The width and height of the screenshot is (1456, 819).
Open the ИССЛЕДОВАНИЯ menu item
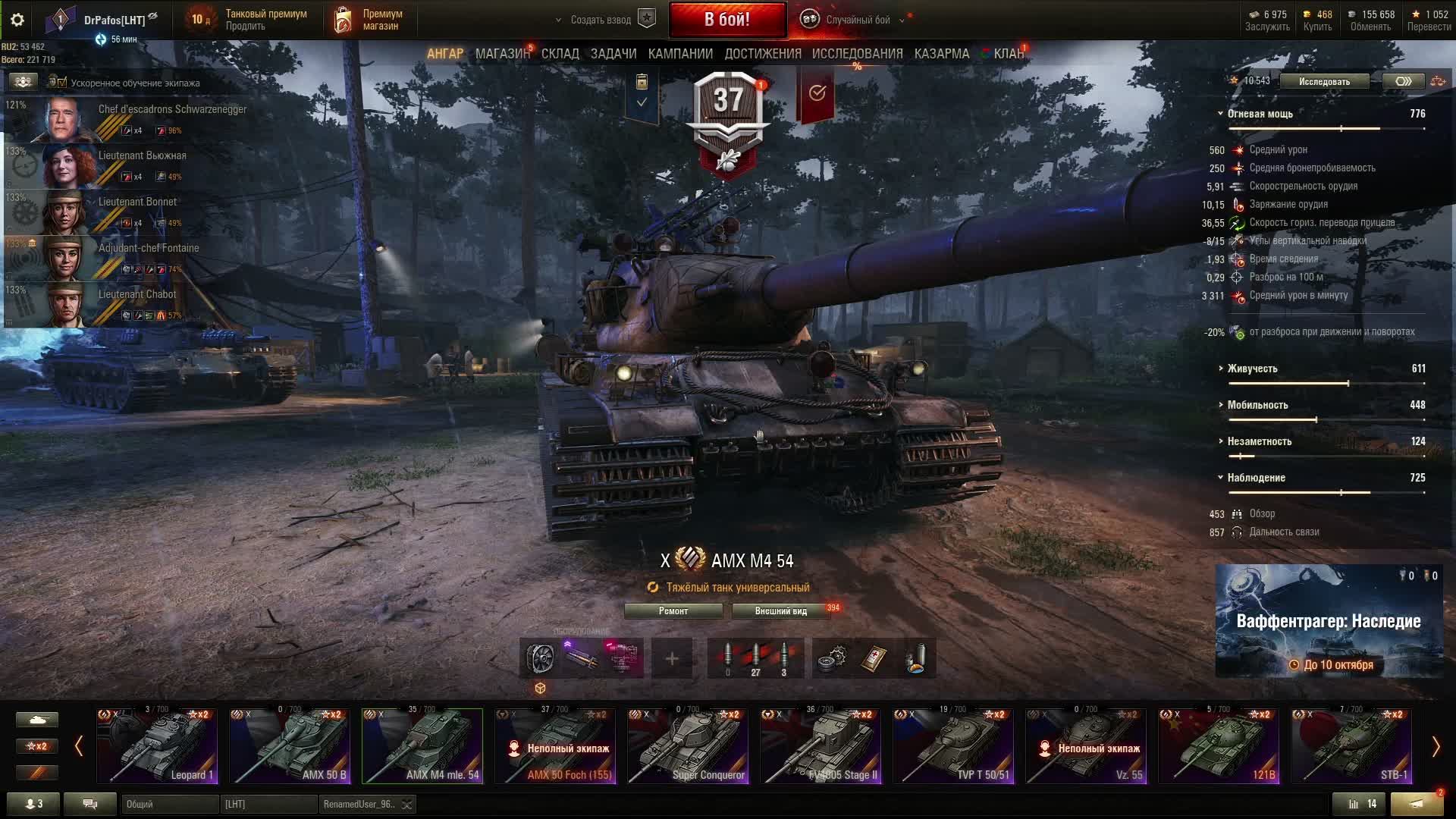[x=858, y=54]
